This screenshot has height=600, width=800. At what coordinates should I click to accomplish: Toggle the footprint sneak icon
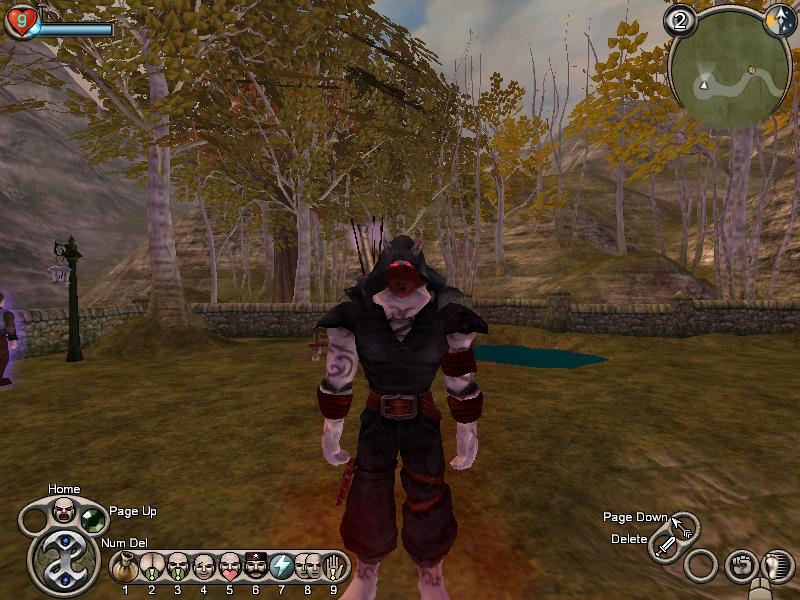coord(778,565)
